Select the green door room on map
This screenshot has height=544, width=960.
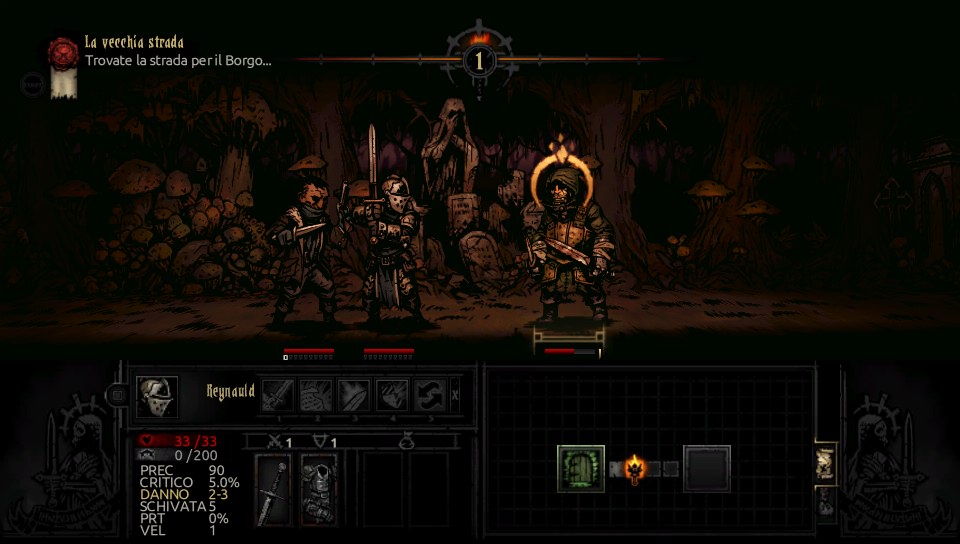pos(581,468)
